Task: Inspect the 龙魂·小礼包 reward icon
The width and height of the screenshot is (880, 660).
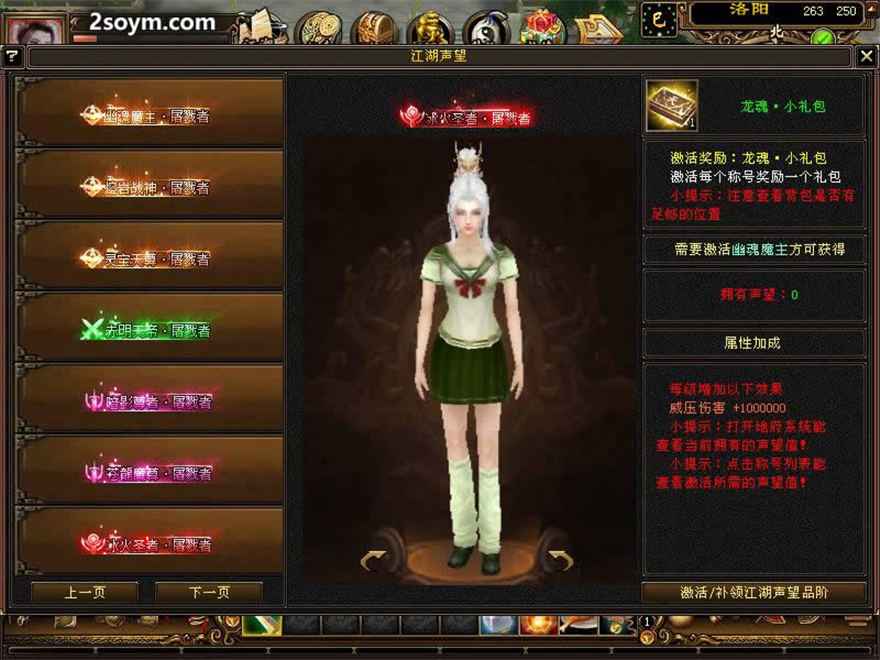Action: [x=671, y=106]
